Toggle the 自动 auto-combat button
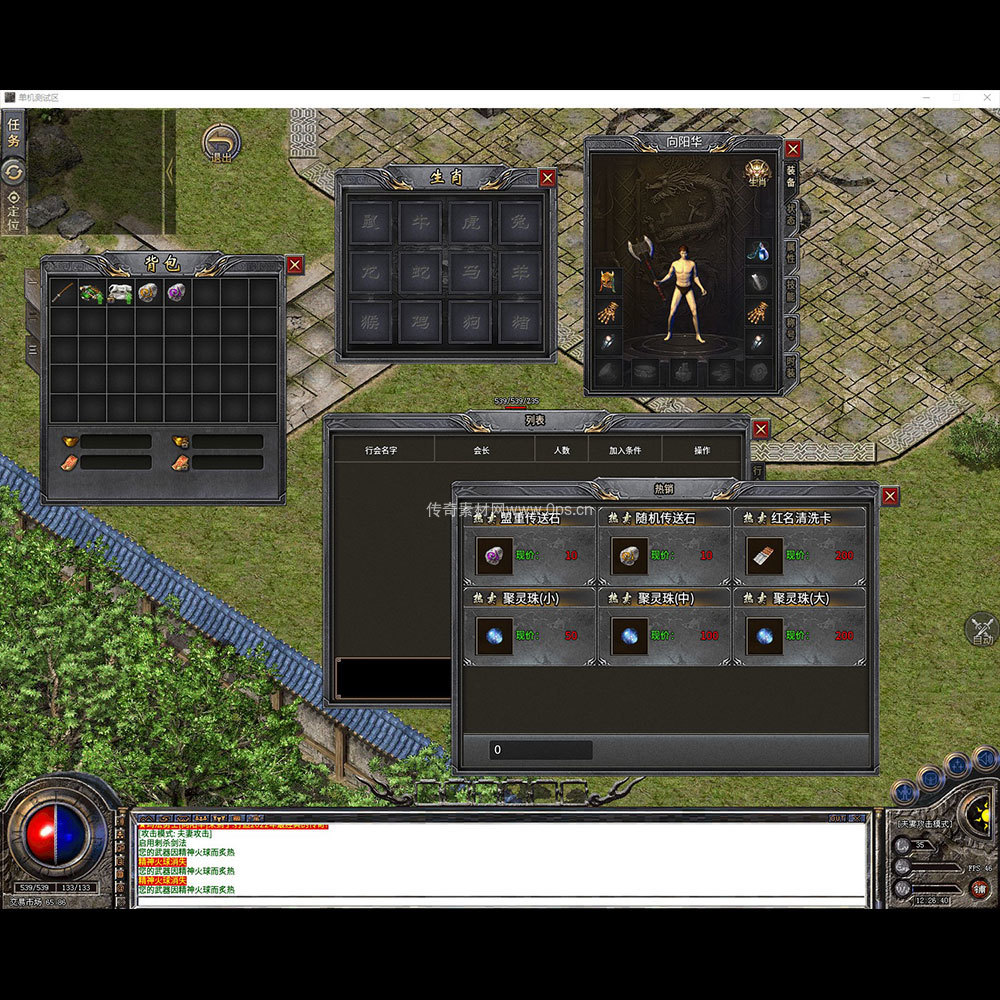This screenshot has width=1000, height=1000. (981, 630)
